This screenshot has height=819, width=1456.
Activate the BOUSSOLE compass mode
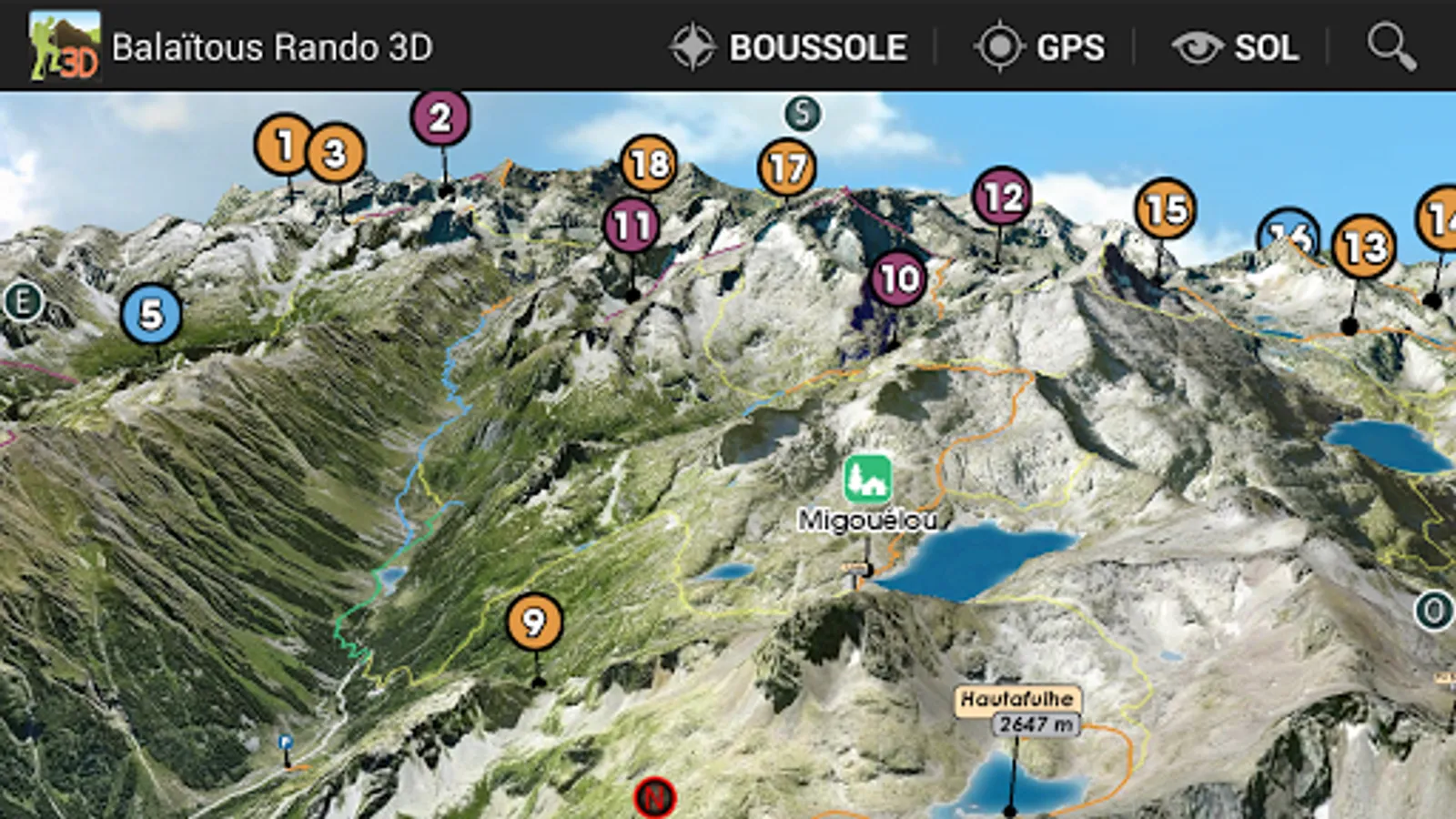tap(789, 47)
